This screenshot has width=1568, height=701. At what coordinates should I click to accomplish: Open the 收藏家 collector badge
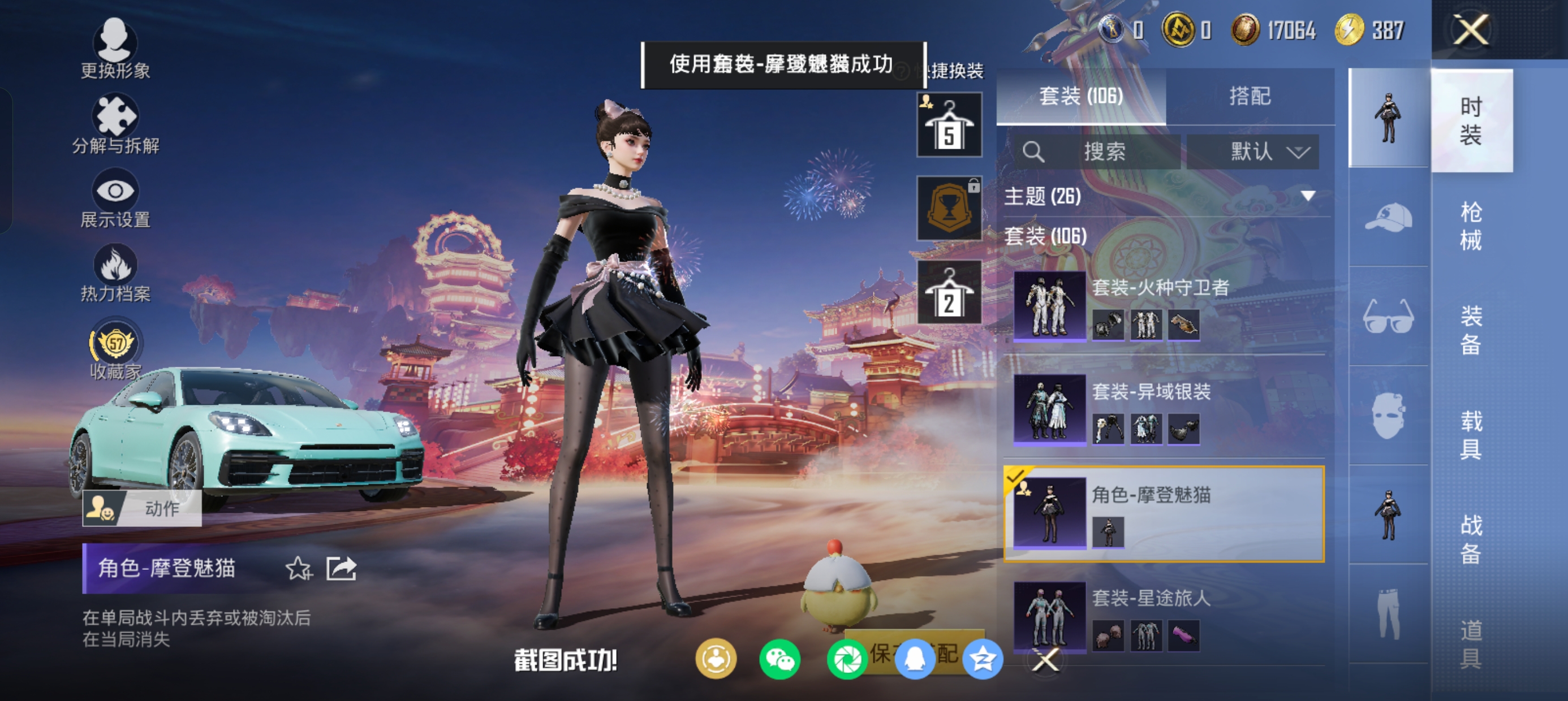(115, 349)
